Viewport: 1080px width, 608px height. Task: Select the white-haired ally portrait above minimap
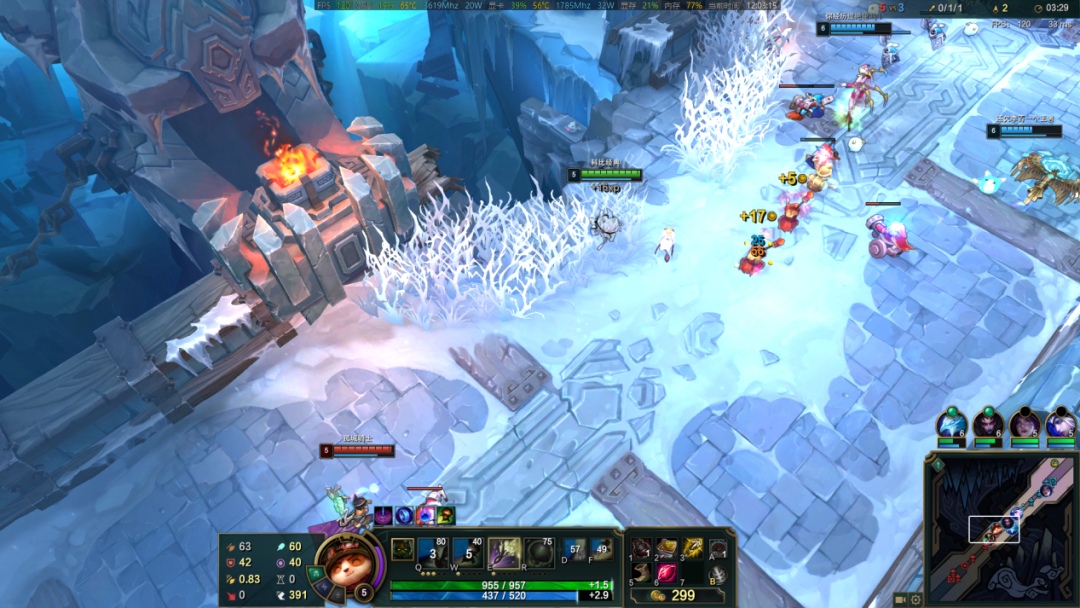1061,424
